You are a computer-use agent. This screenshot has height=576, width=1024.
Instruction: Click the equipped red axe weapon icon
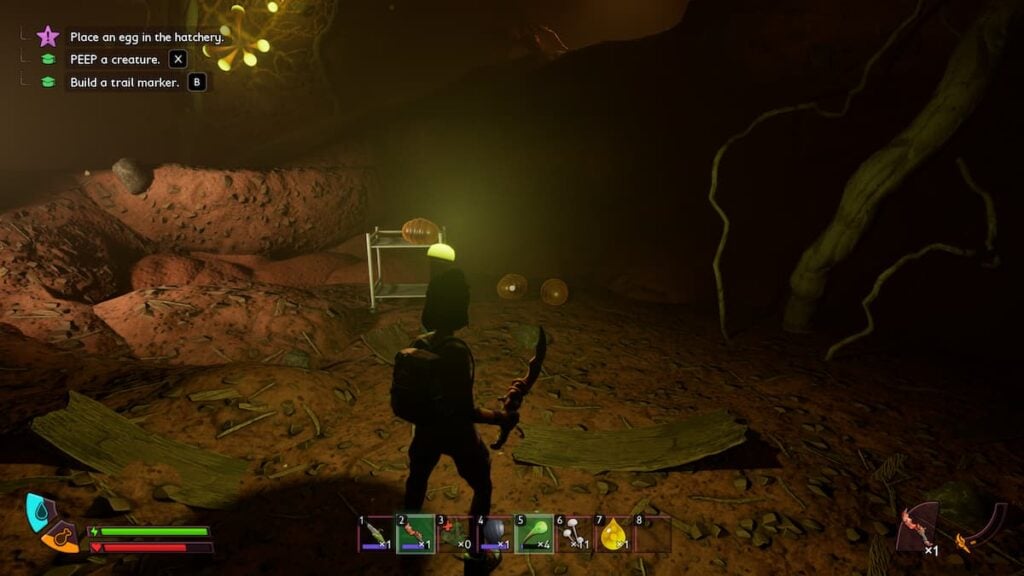point(918,527)
